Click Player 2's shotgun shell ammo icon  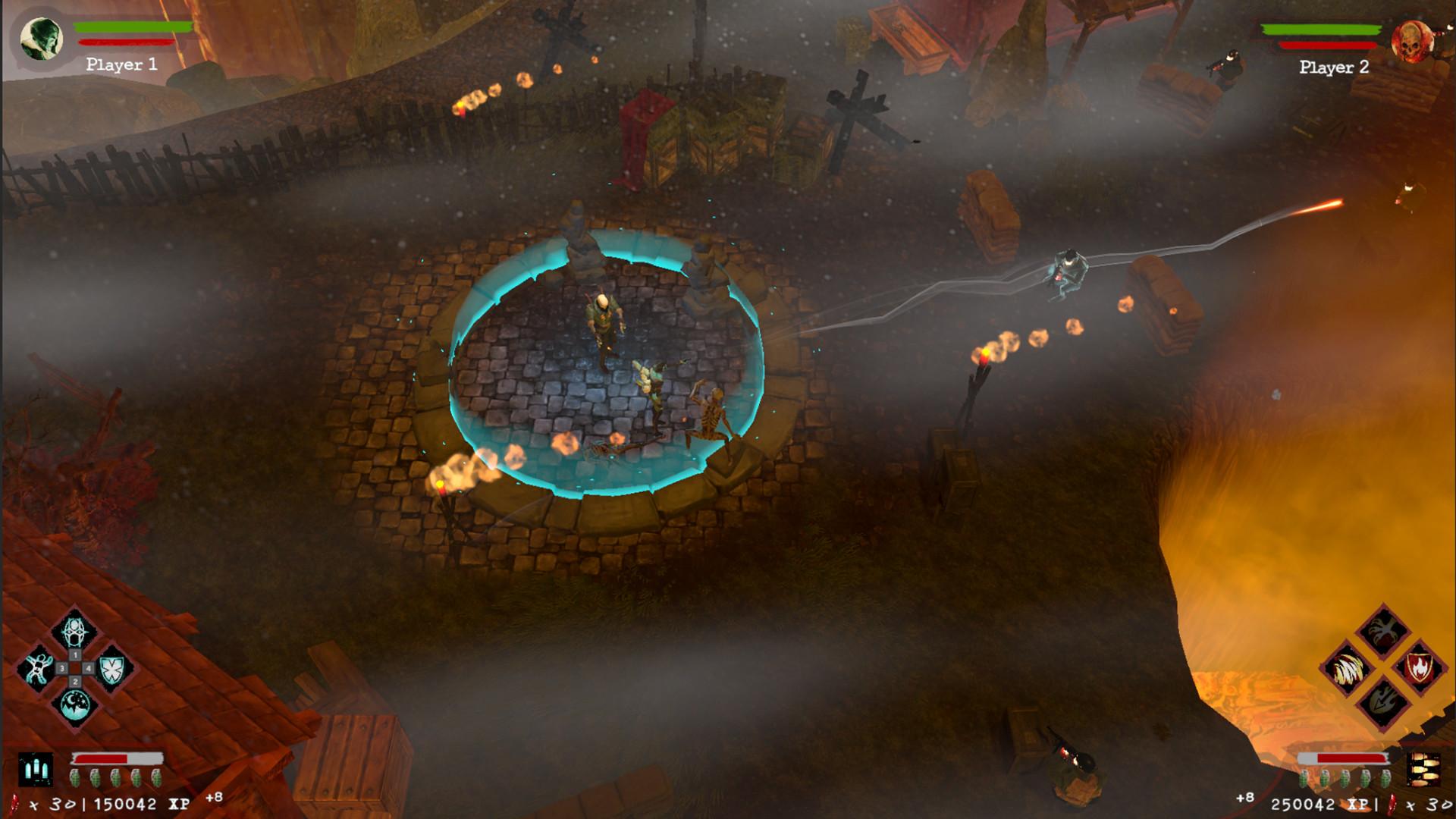tap(1424, 770)
